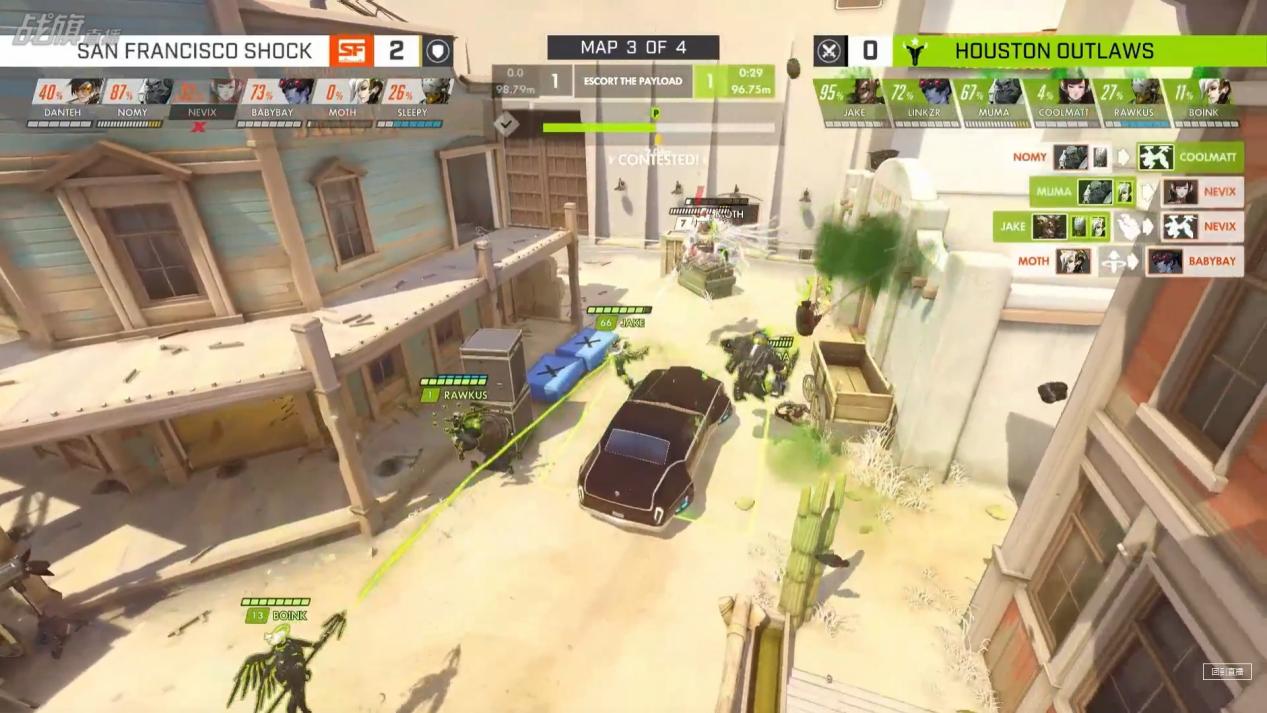The image size is (1267, 713).
Task: Select DANTEH's Tracer portrait
Action: (83, 93)
